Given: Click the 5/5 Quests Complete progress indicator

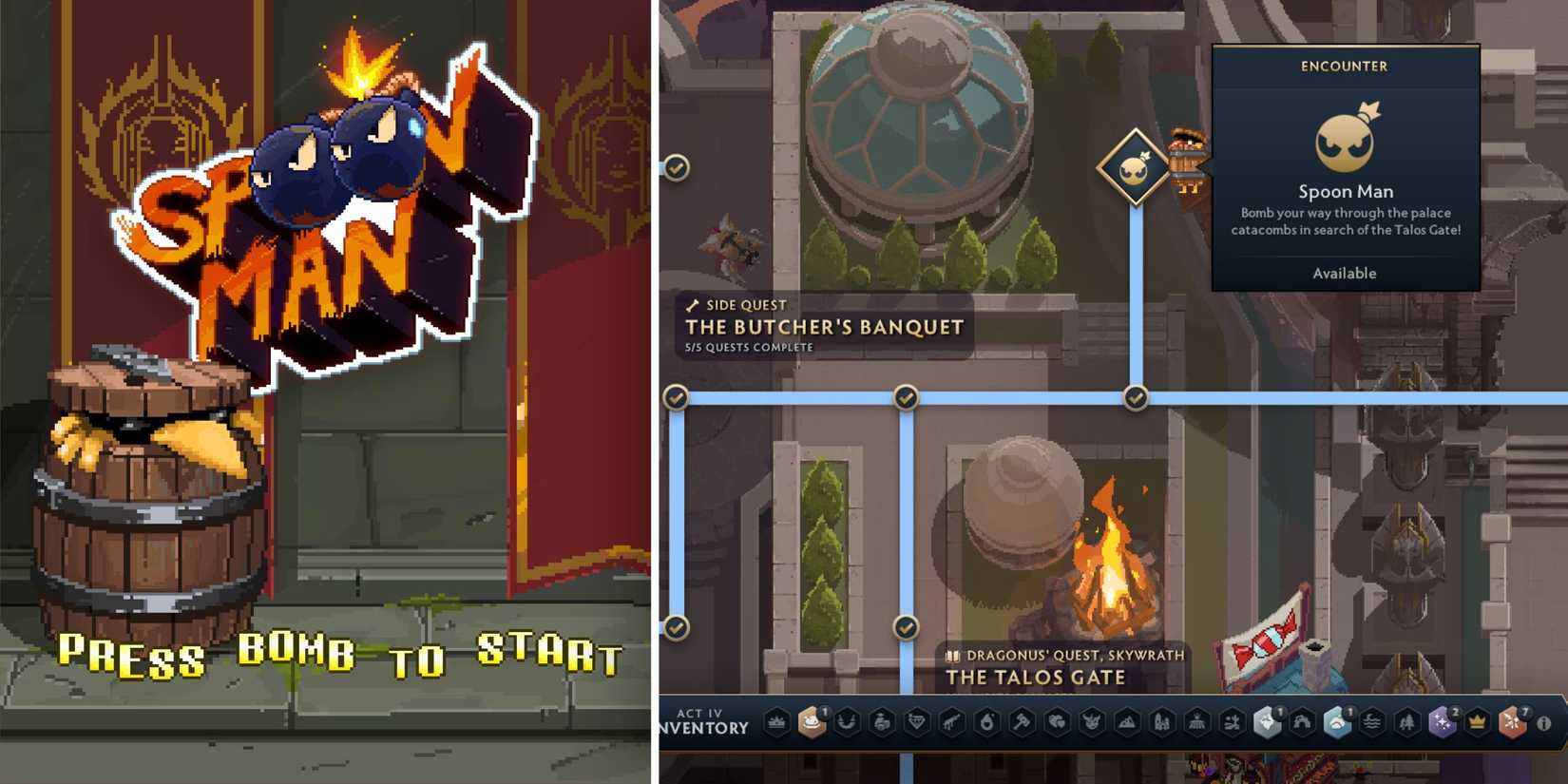Looking at the screenshot, I should coord(747,347).
